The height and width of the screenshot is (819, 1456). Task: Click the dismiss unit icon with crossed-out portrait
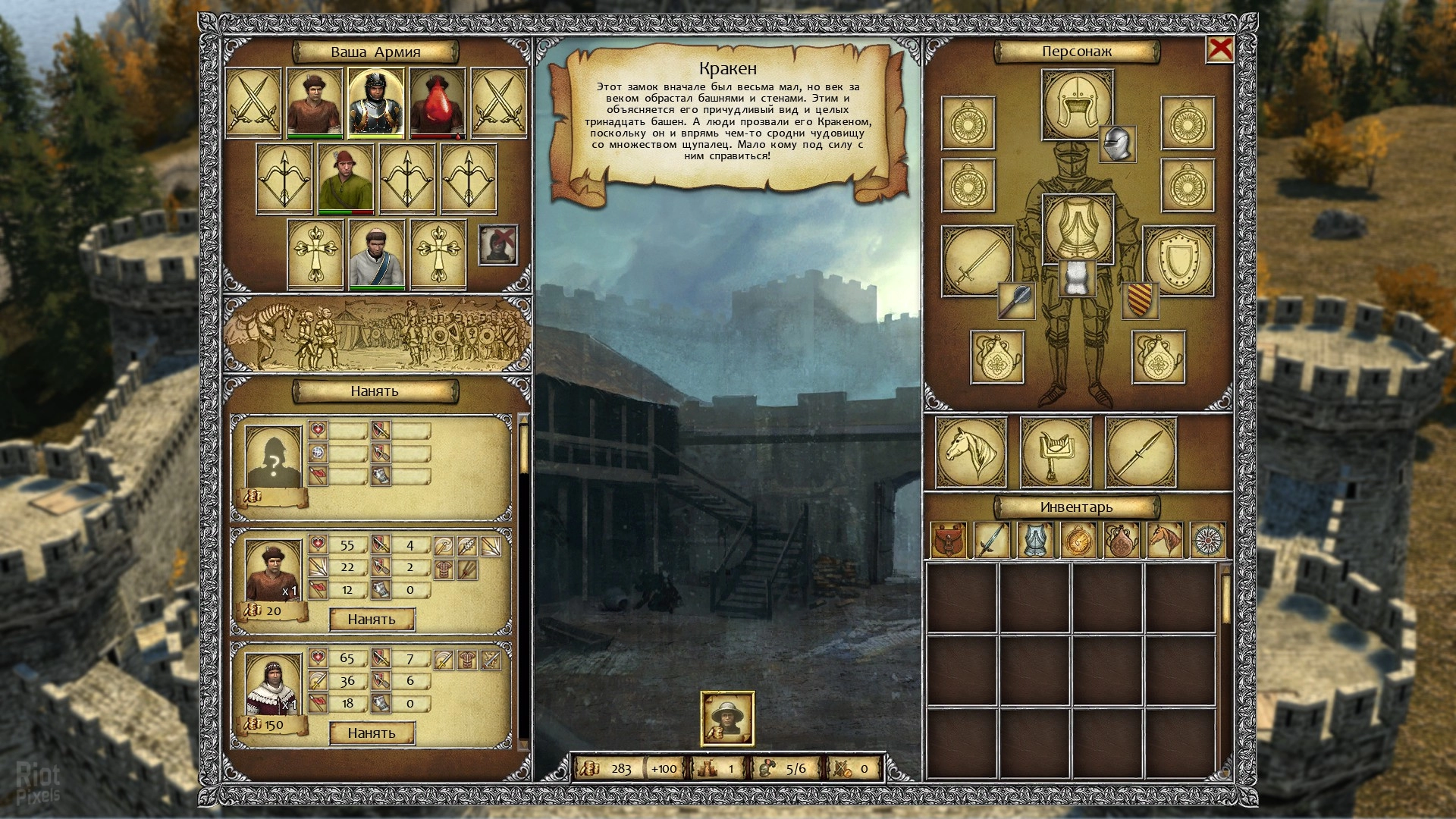point(498,245)
